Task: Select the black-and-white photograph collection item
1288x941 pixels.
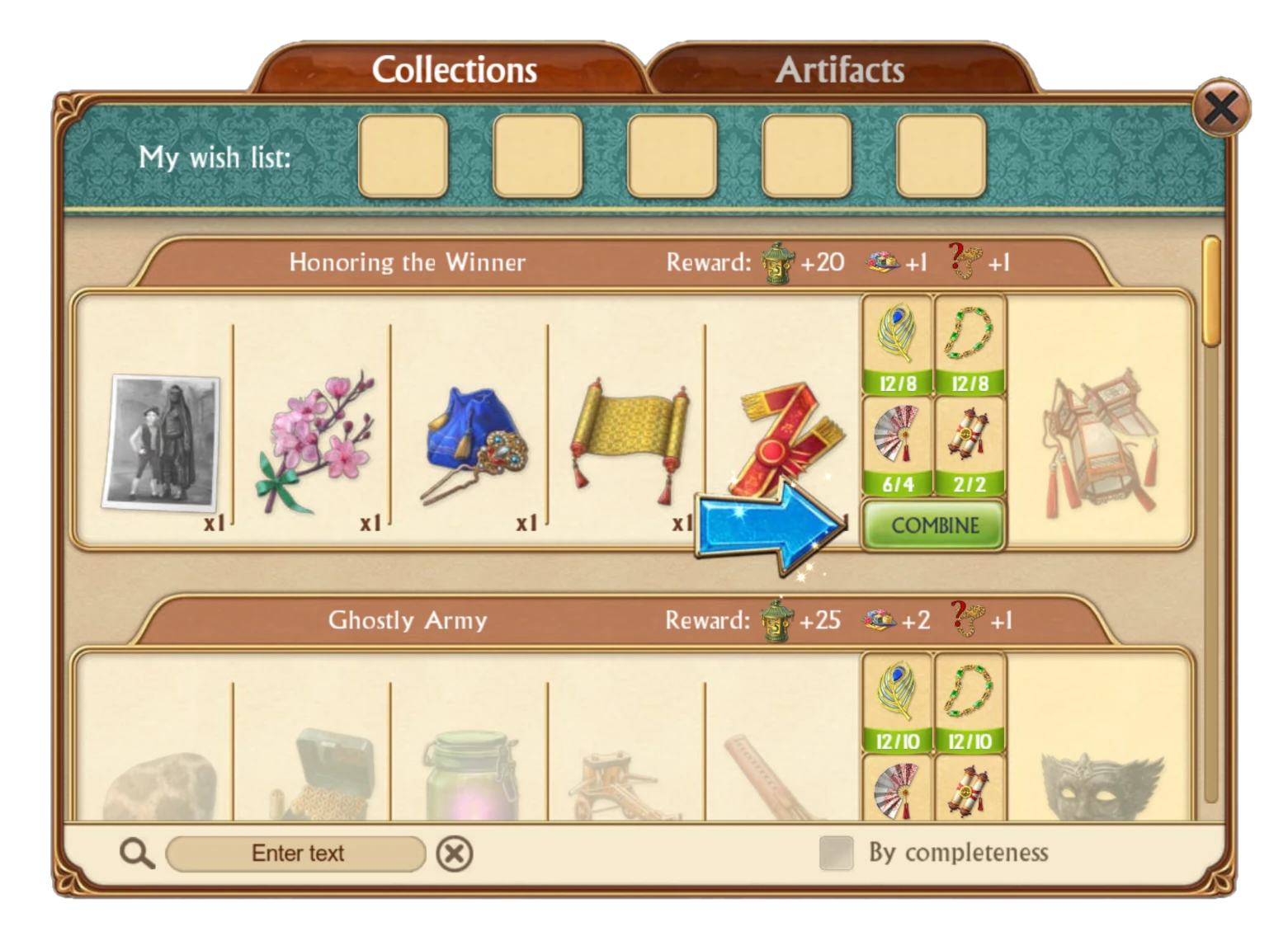Action: pyautogui.click(x=162, y=441)
